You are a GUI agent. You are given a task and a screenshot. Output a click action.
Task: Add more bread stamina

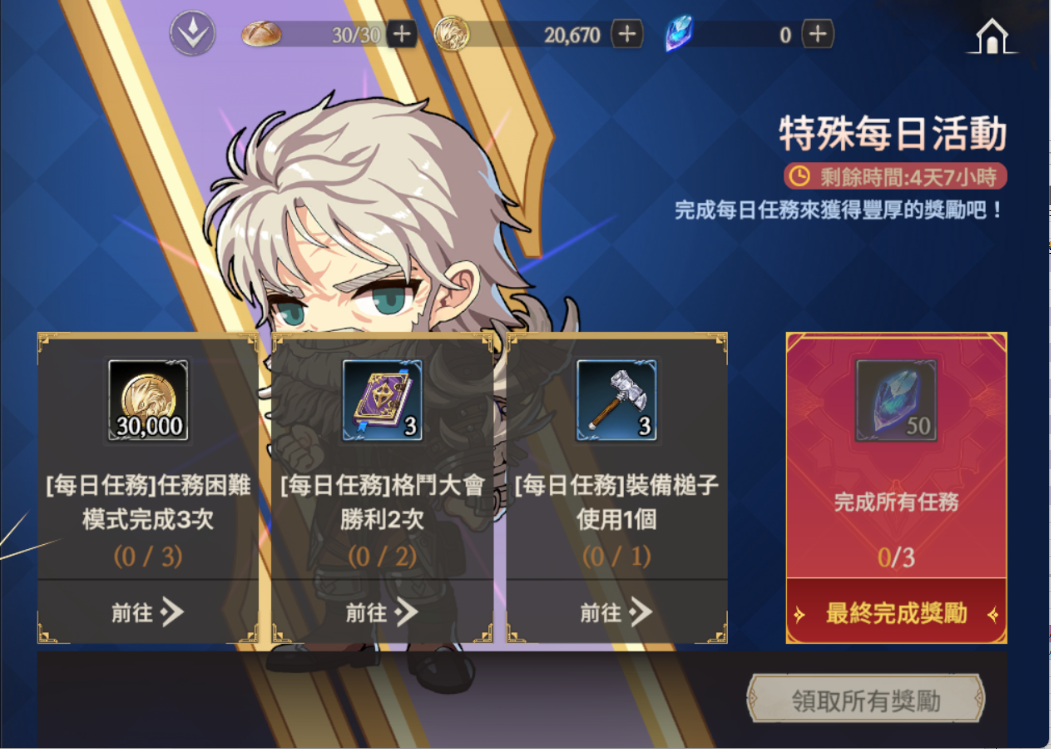(402, 34)
